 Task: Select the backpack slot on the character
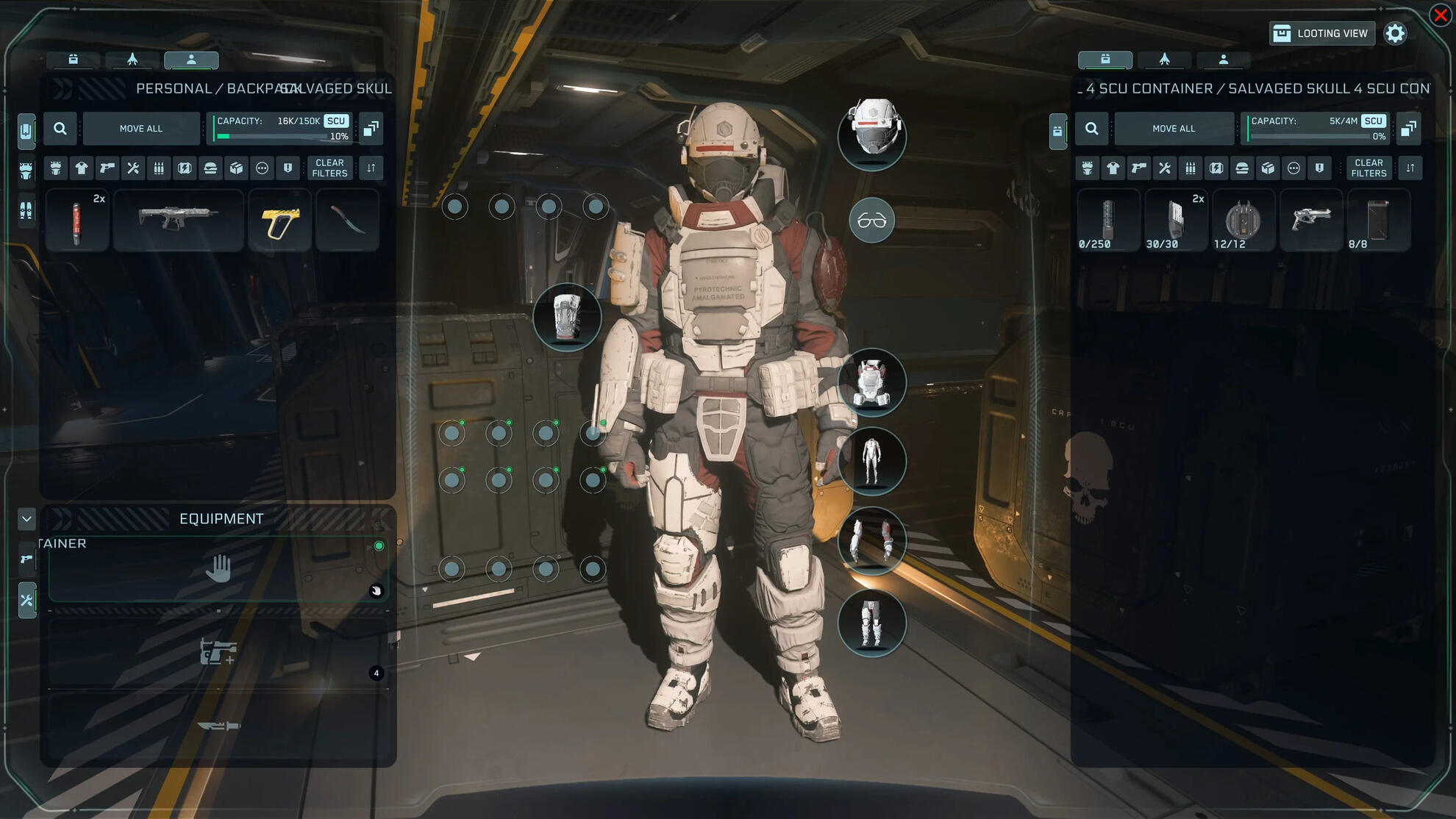point(566,318)
